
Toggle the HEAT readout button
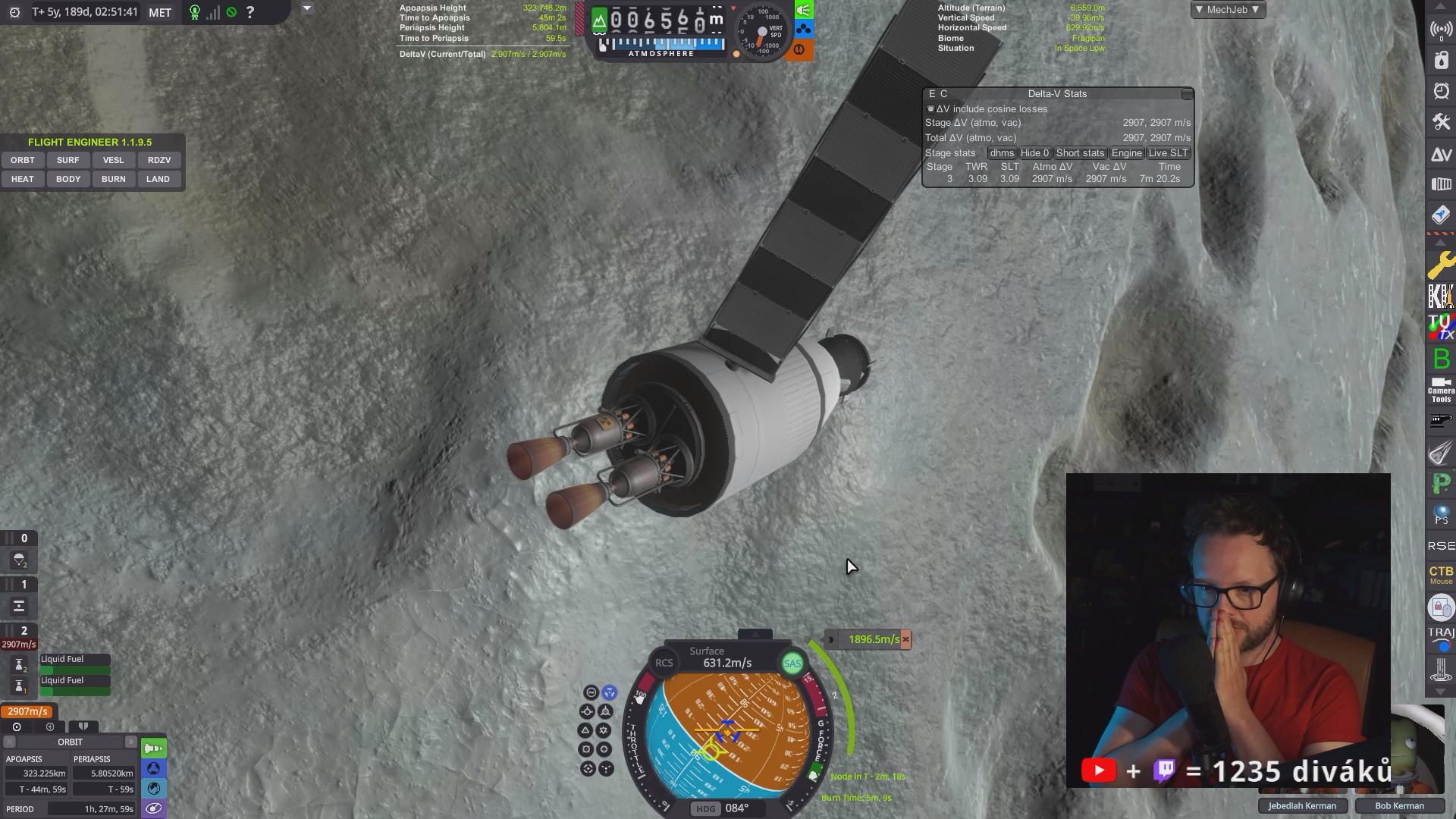pyautogui.click(x=23, y=179)
